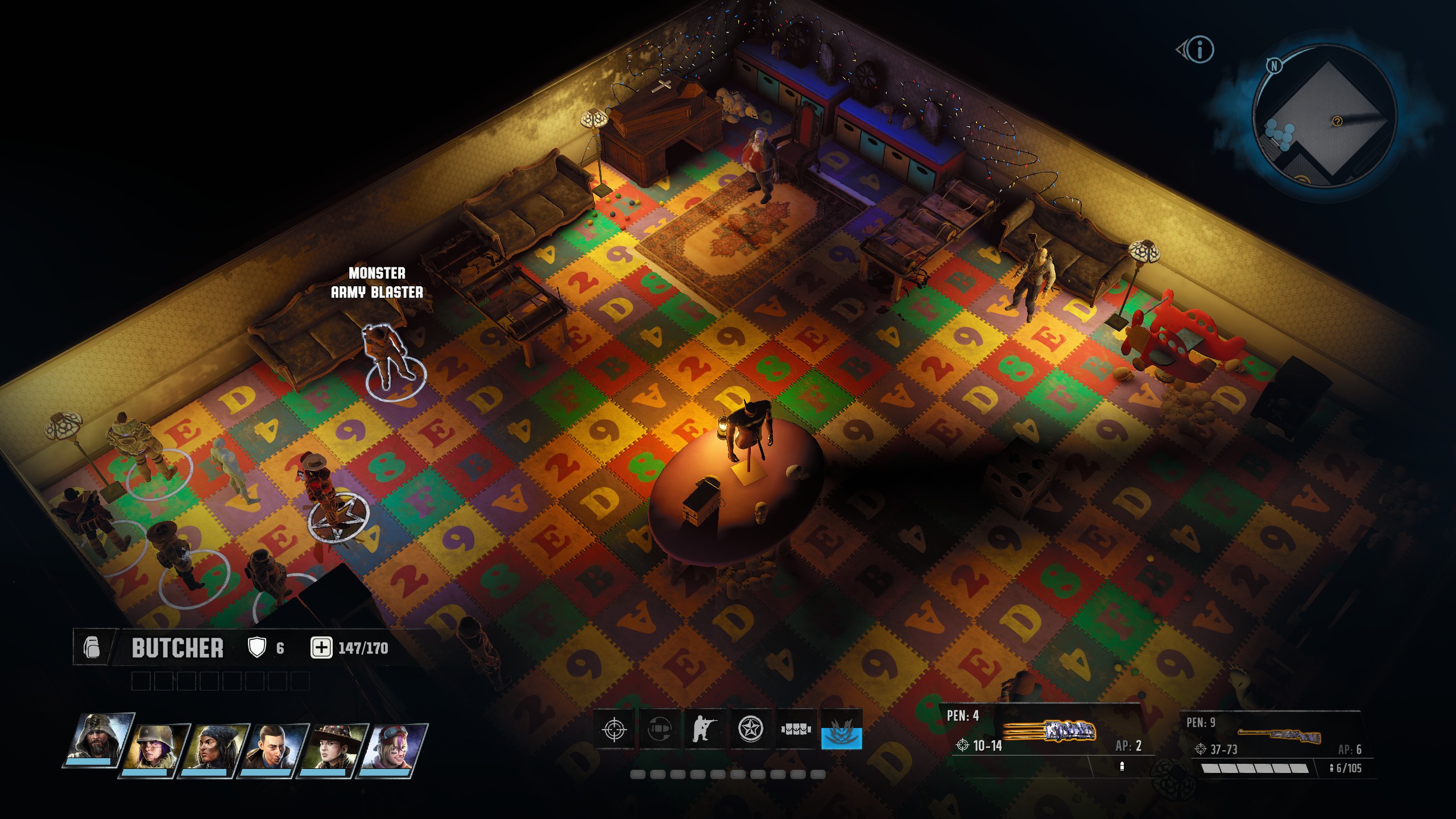Open the ammo belt ability
1456x819 pixels.
[x=796, y=729]
